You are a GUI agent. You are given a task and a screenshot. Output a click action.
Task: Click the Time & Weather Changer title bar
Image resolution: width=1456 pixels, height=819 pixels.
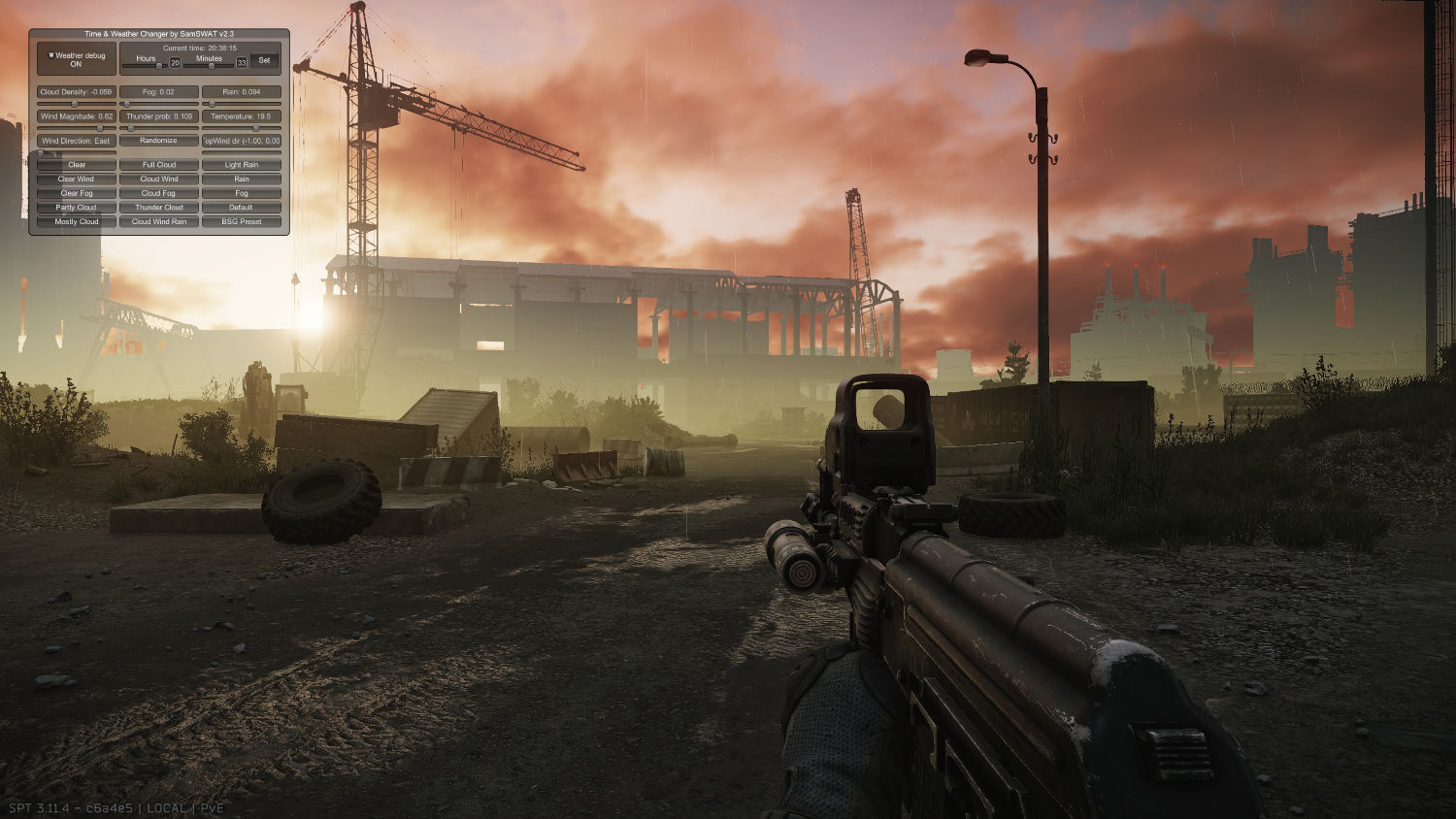click(x=160, y=35)
